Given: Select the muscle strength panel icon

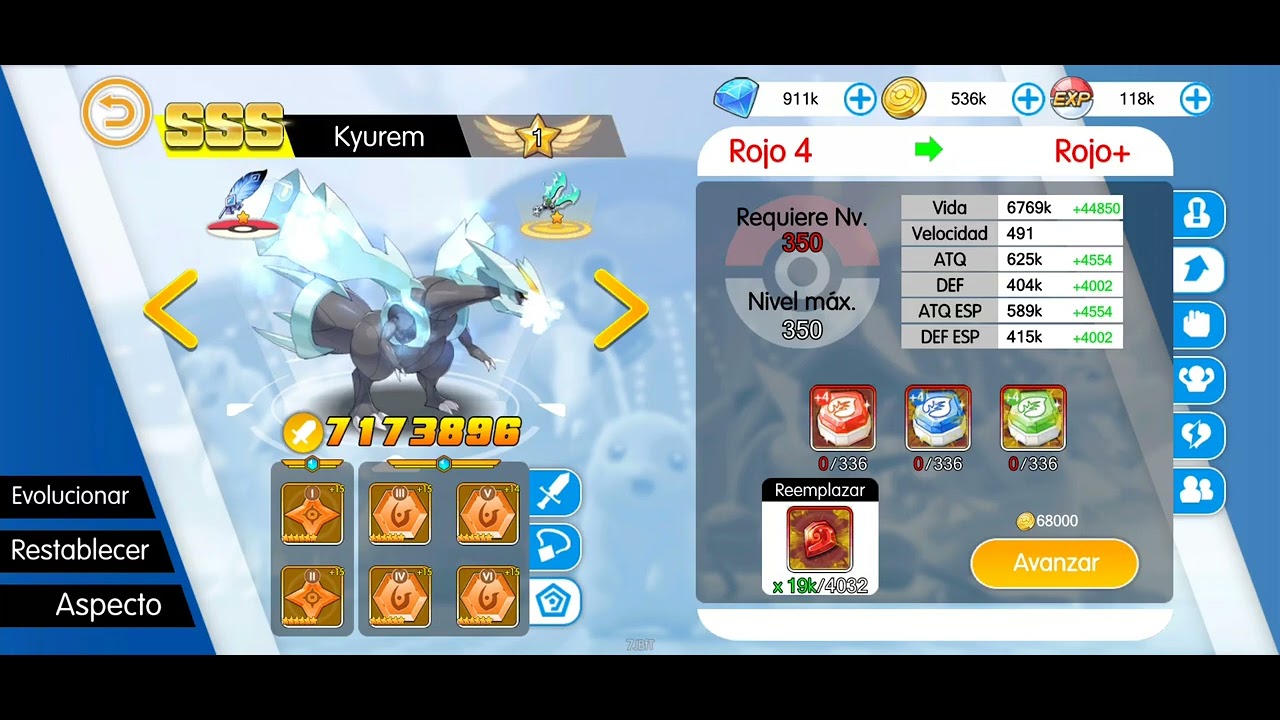Looking at the screenshot, I should 1198,380.
